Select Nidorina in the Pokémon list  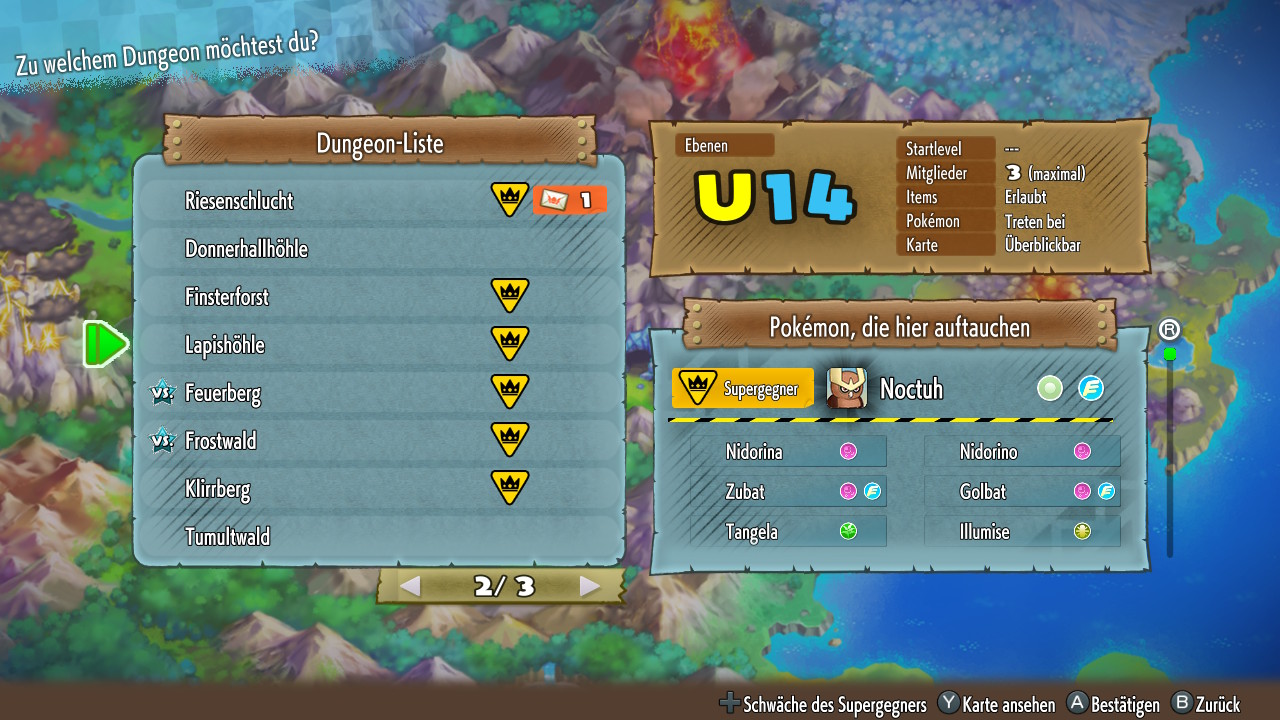[788, 452]
